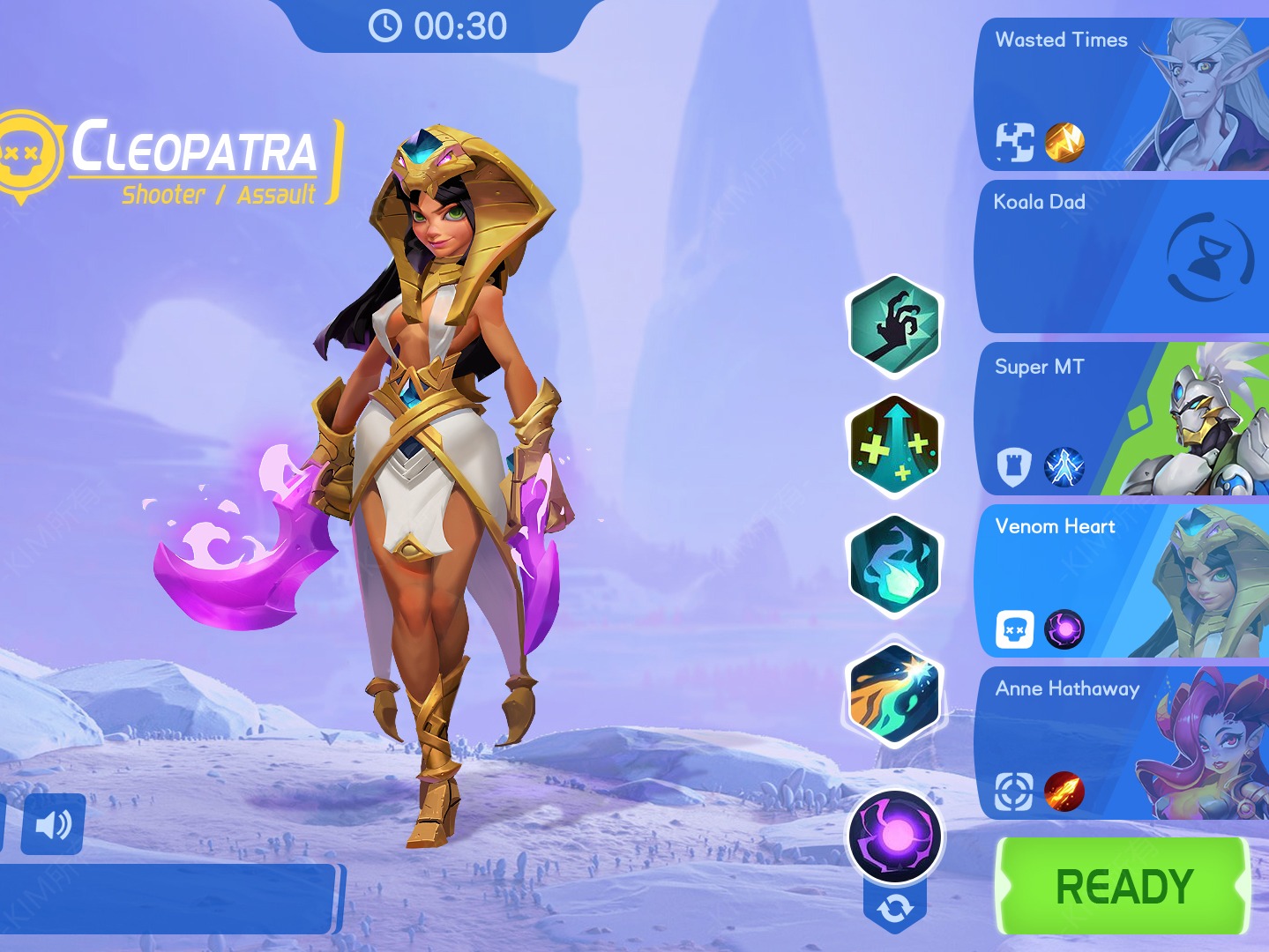Click Anne Hathaway's crosshair role icon
Viewport: 1269px width, 952px height.
[1016, 790]
